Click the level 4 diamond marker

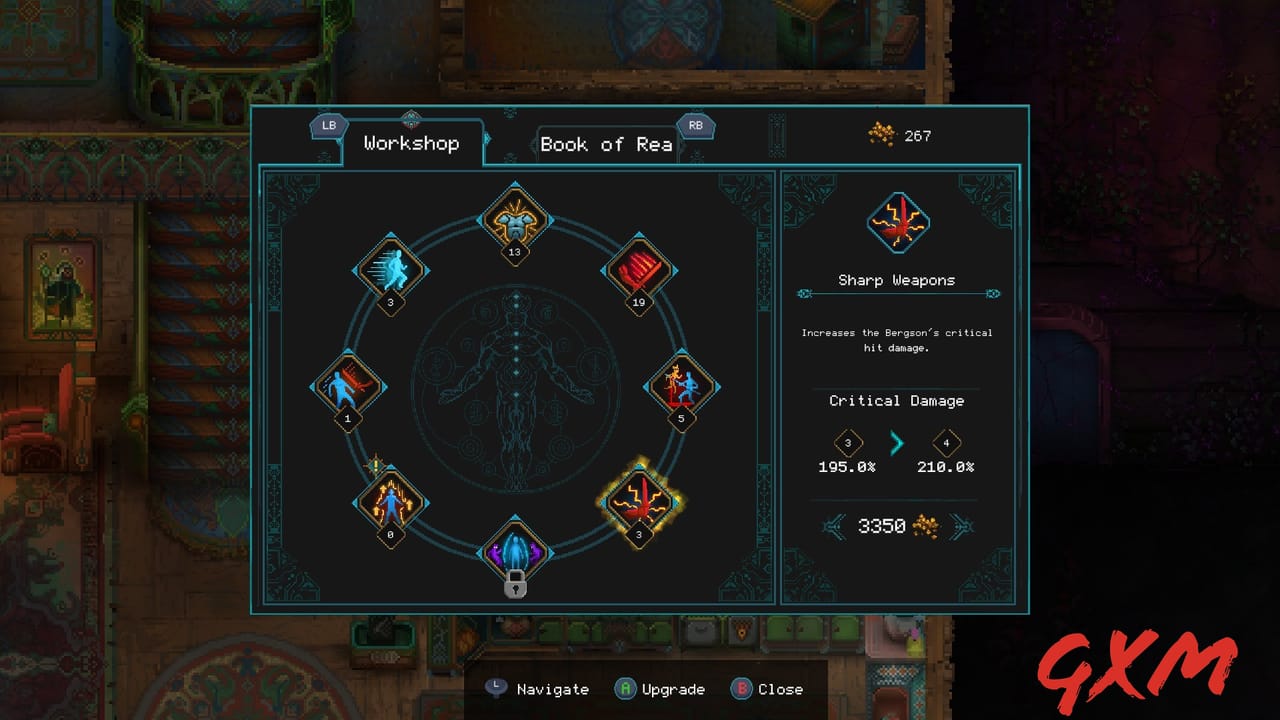945,442
